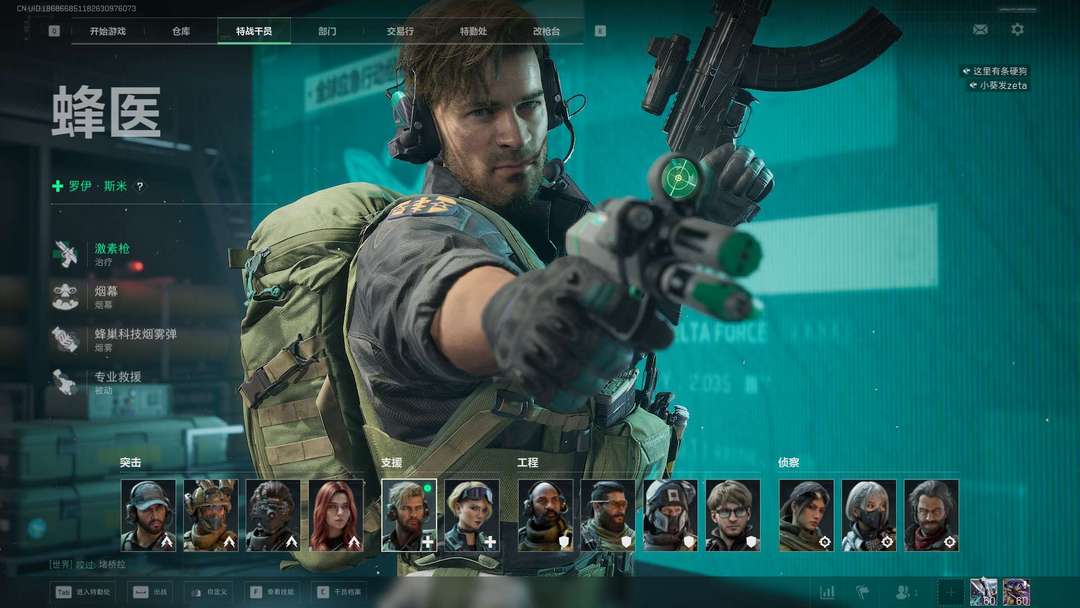
Task: Open the bar chart stats icon
Action: (827, 592)
